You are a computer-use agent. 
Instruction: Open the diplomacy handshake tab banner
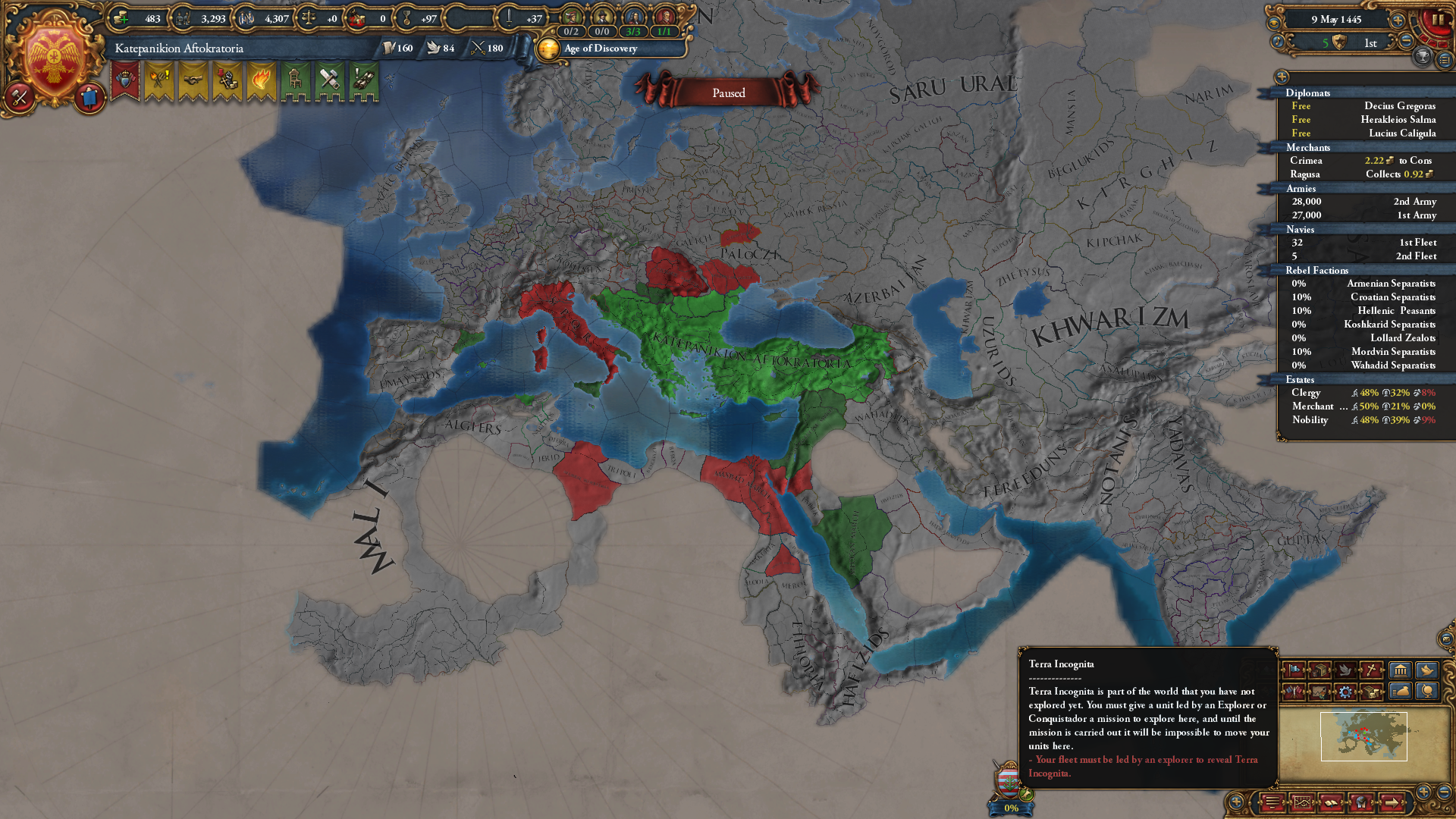tap(193, 80)
